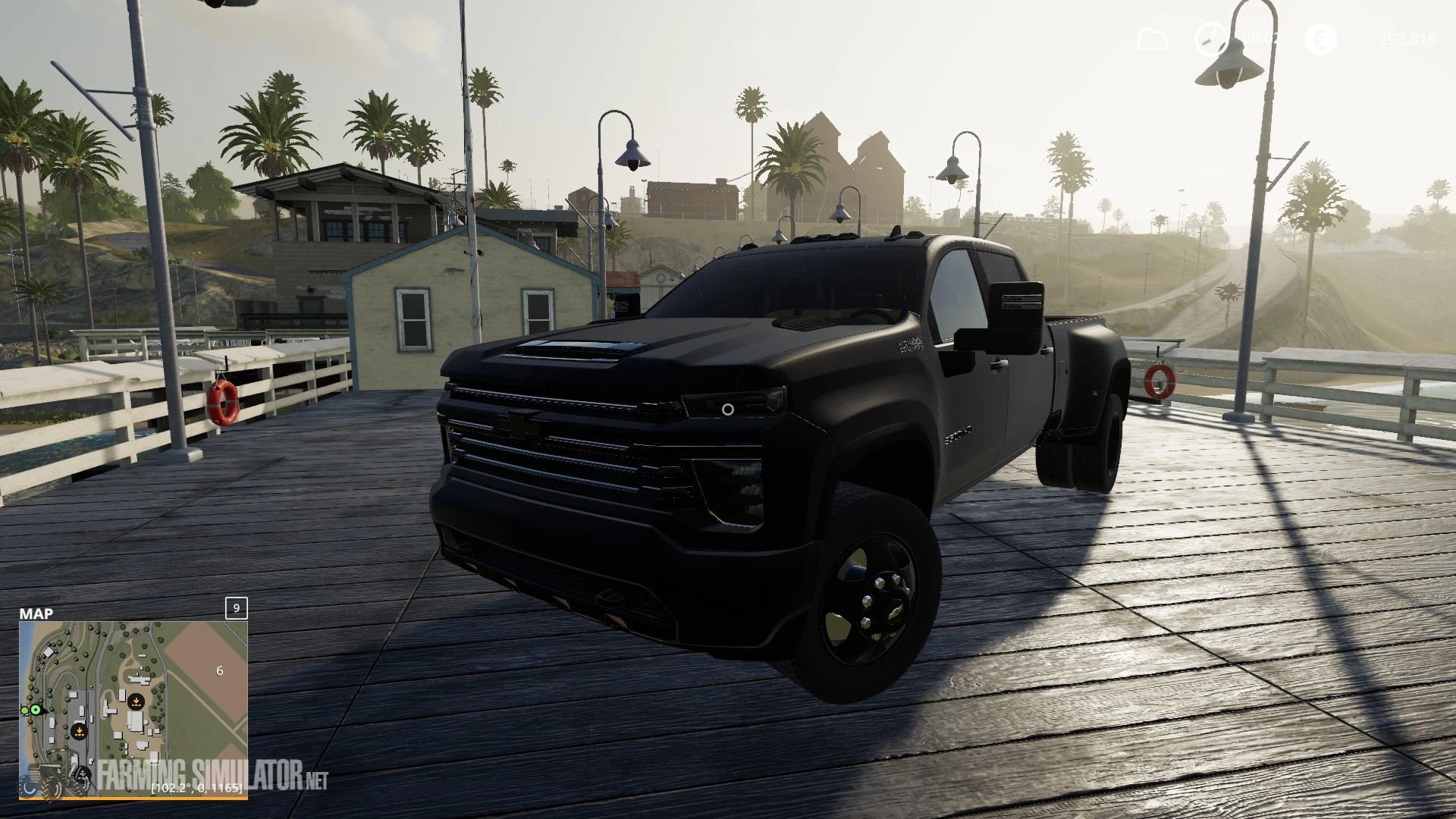This screenshot has height=819, width=1456.
Task: Expand the minimap using the 9 keybind badge
Action: tap(236, 609)
